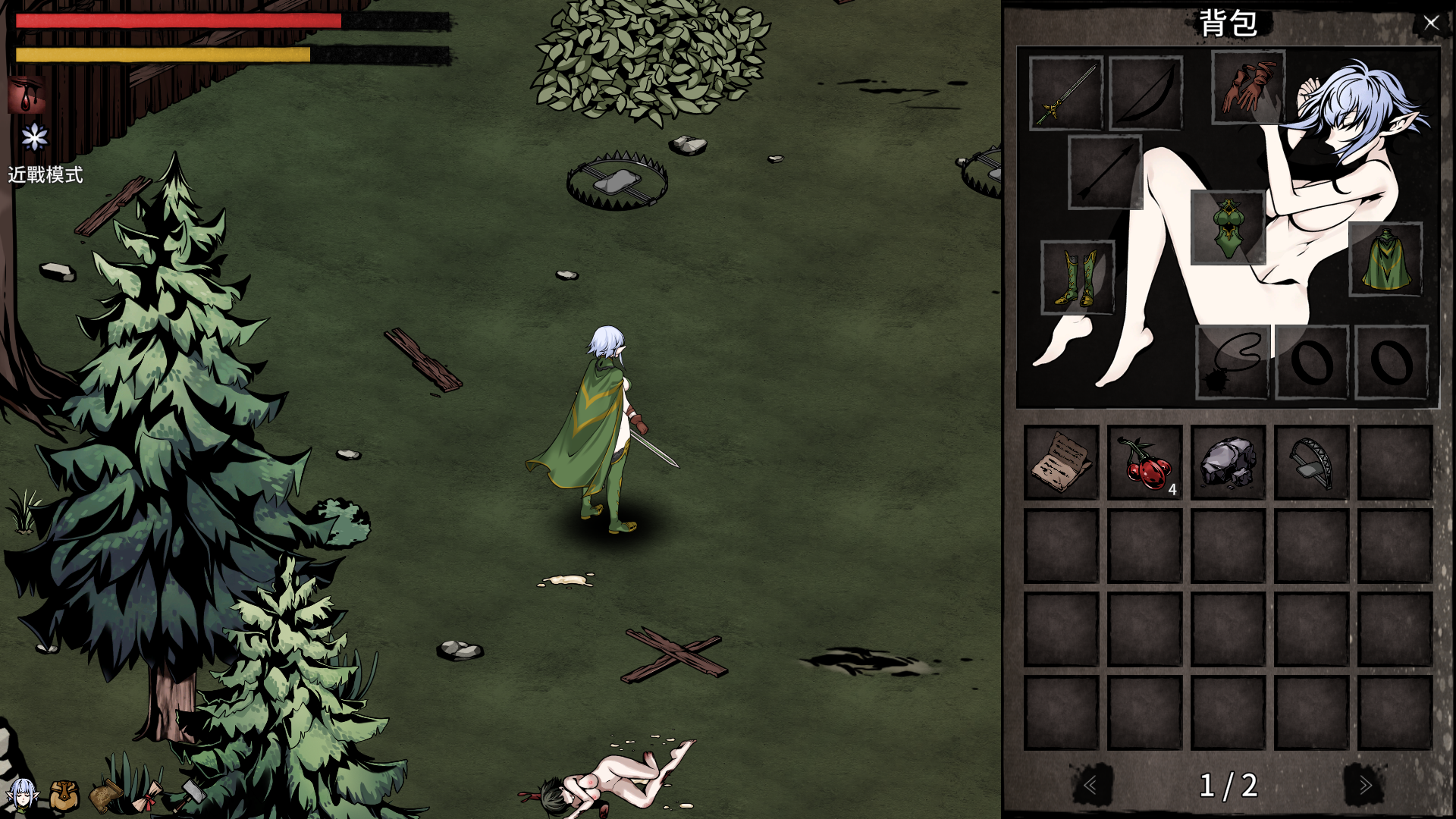Go to previous backpack page
Screen dimensions: 1456x819
(1091, 785)
